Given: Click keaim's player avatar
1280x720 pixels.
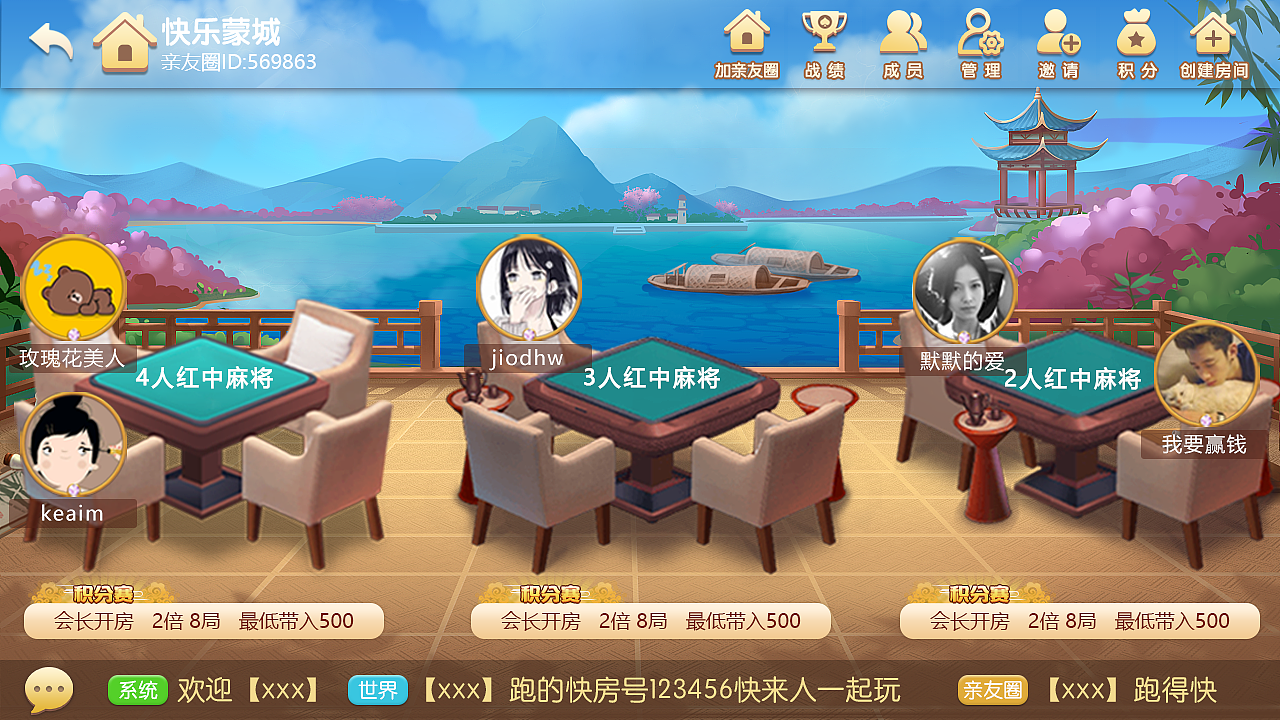Looking at the screenshot, I should 75,445.
